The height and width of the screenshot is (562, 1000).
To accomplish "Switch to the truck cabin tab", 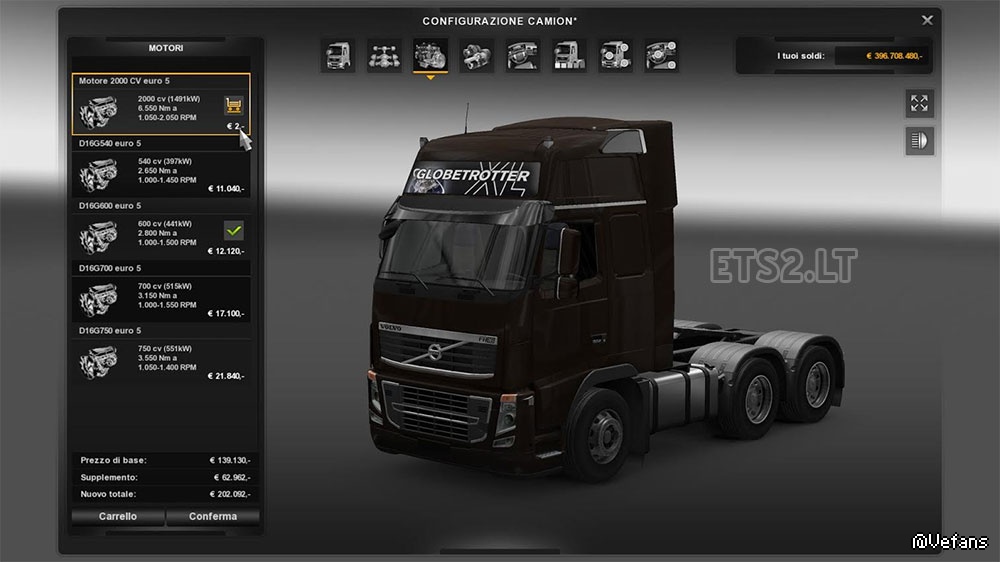I will (337, 56).
